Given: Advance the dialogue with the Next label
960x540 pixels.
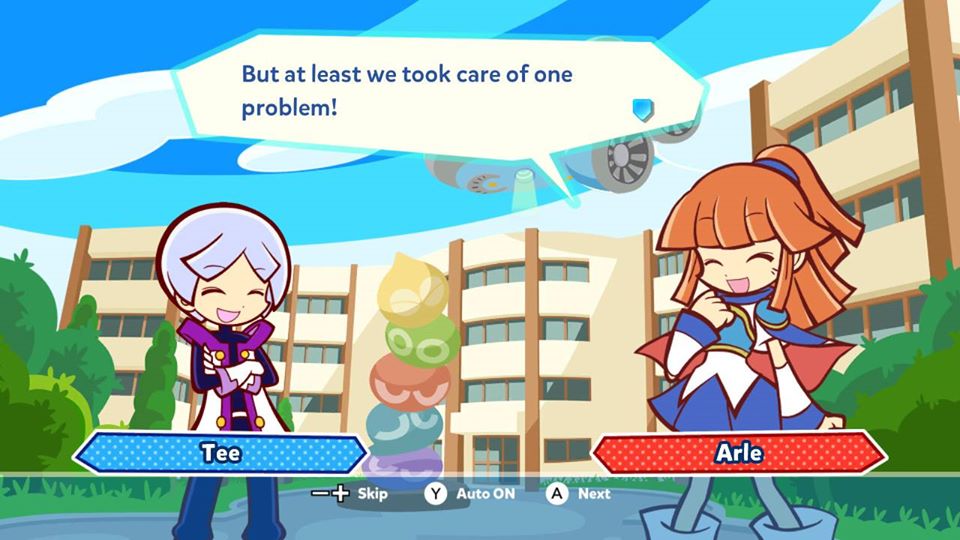Looking at the screenshot, I should click(593, 493).
